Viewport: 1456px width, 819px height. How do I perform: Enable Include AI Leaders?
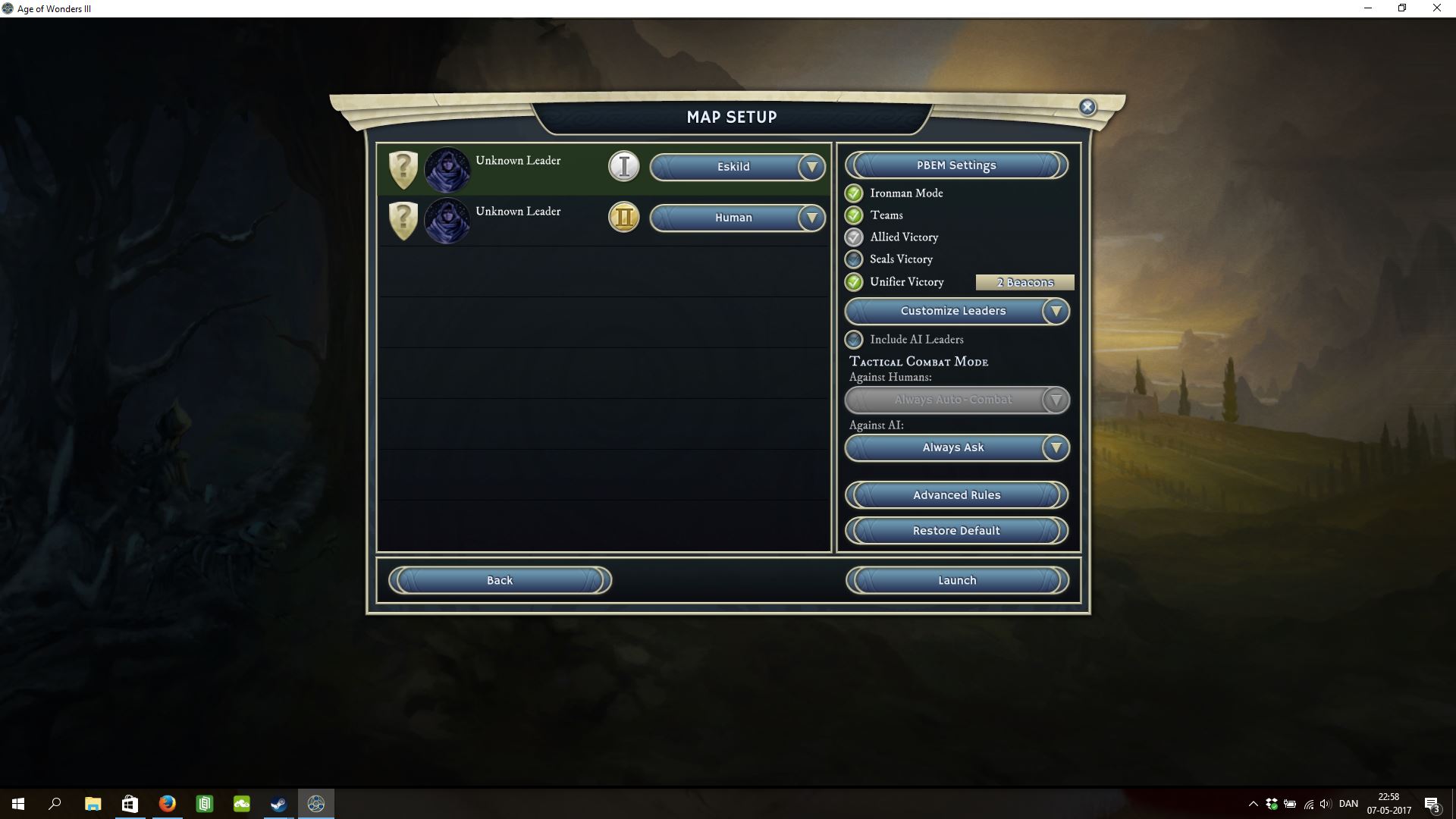pos(854,340)
